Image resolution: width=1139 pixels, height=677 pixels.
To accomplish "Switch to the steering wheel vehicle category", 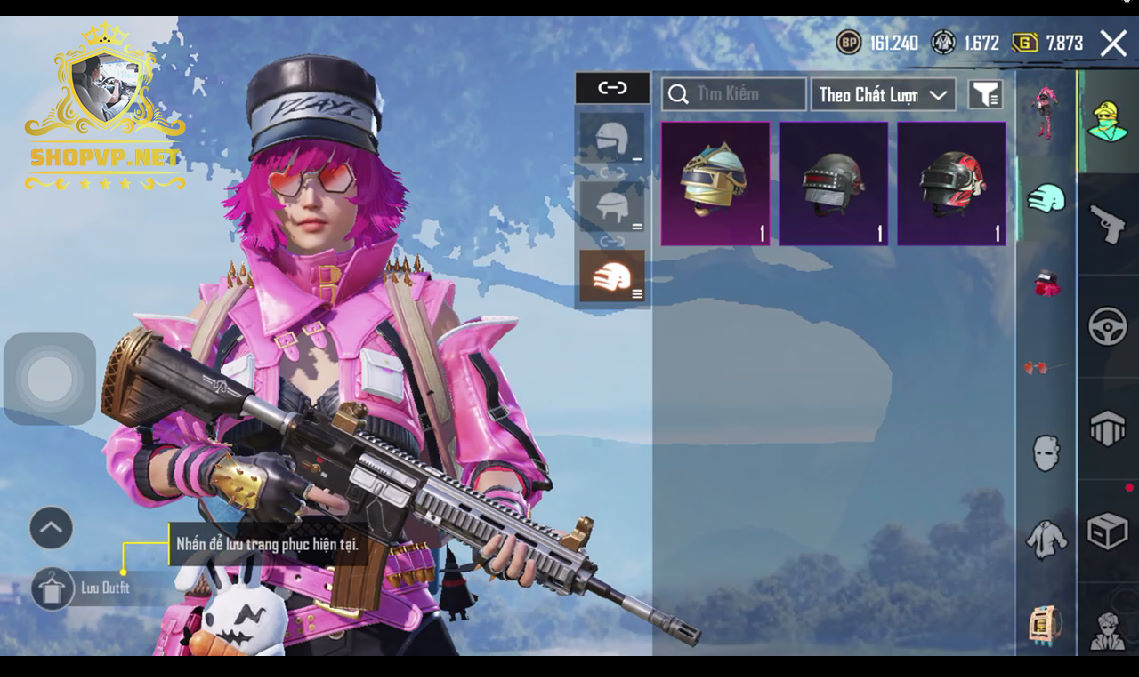I will point(1107,327).
